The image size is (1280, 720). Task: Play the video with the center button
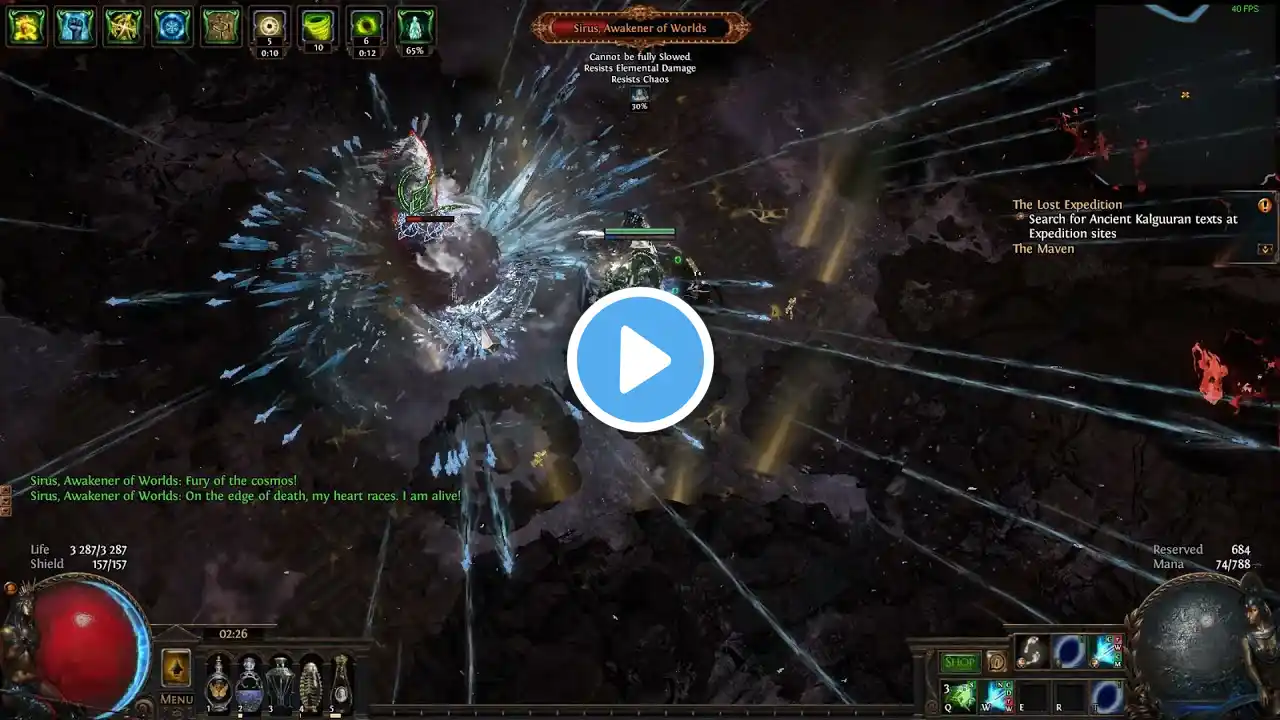click(640, 360)
